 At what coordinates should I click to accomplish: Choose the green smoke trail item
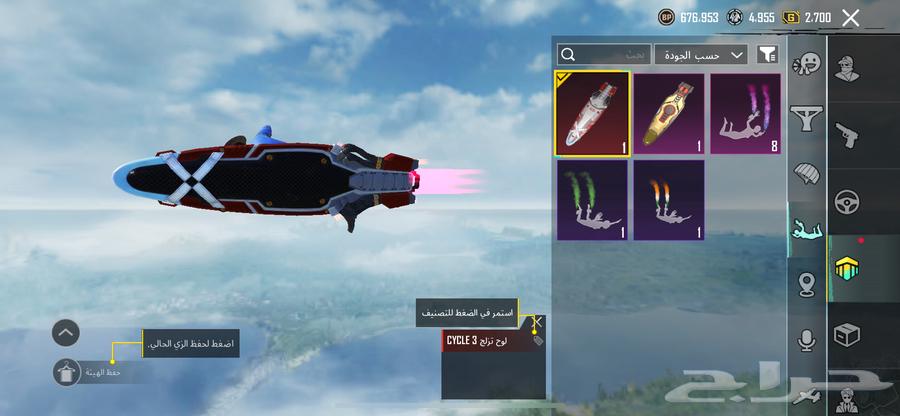click(592, 200)
